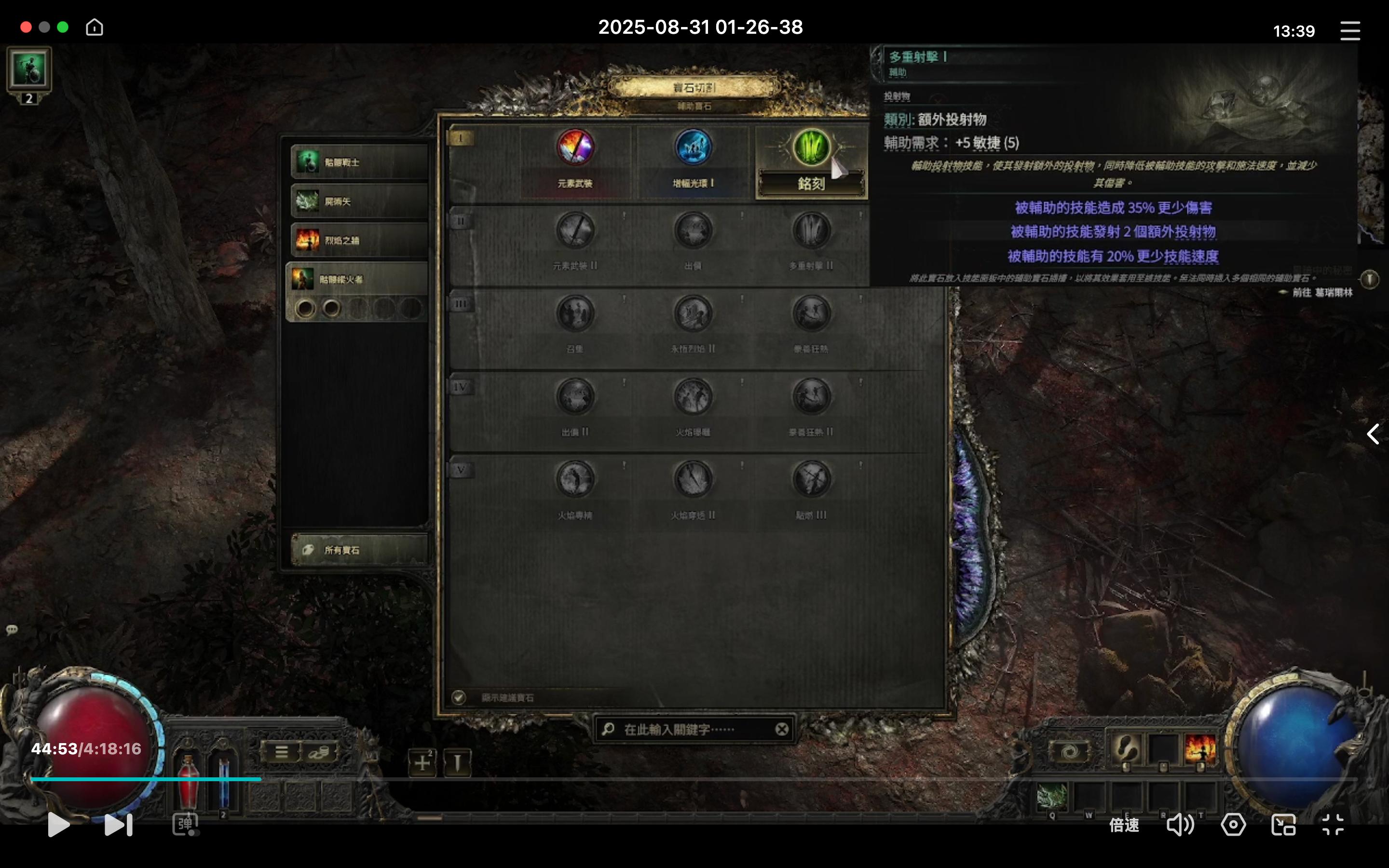Viewport: 1389px width, 868px height.
Task: Select the 腐蝕矢 skill entry
Action: tap(359, 202)
